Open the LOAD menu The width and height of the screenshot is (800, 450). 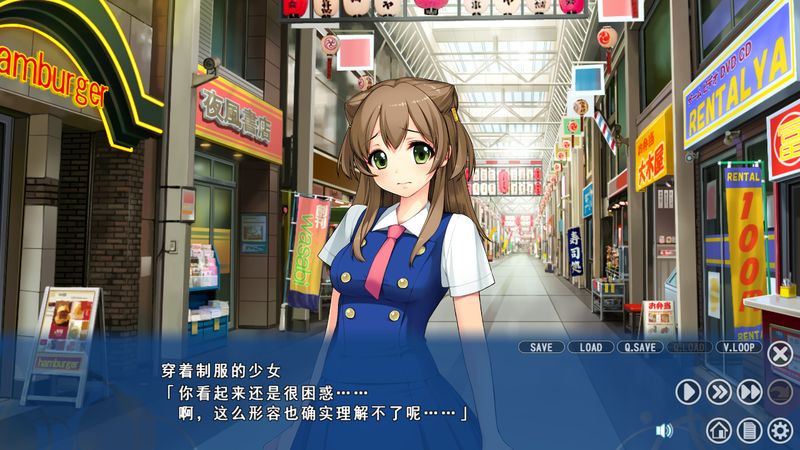(591, 347)
